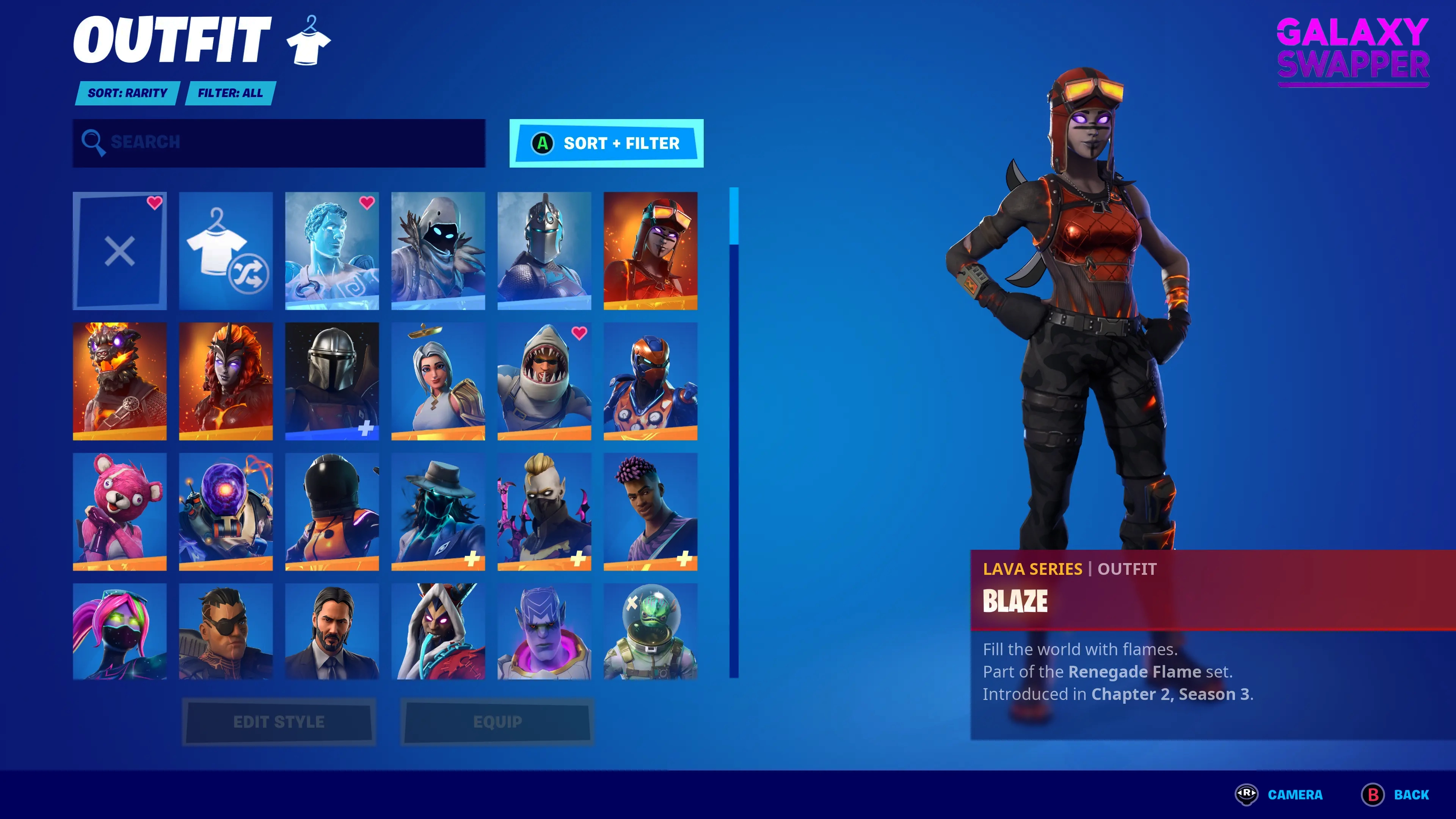Click the Edit Style button
Screen dimensions: 1456x819
point(279,722)
